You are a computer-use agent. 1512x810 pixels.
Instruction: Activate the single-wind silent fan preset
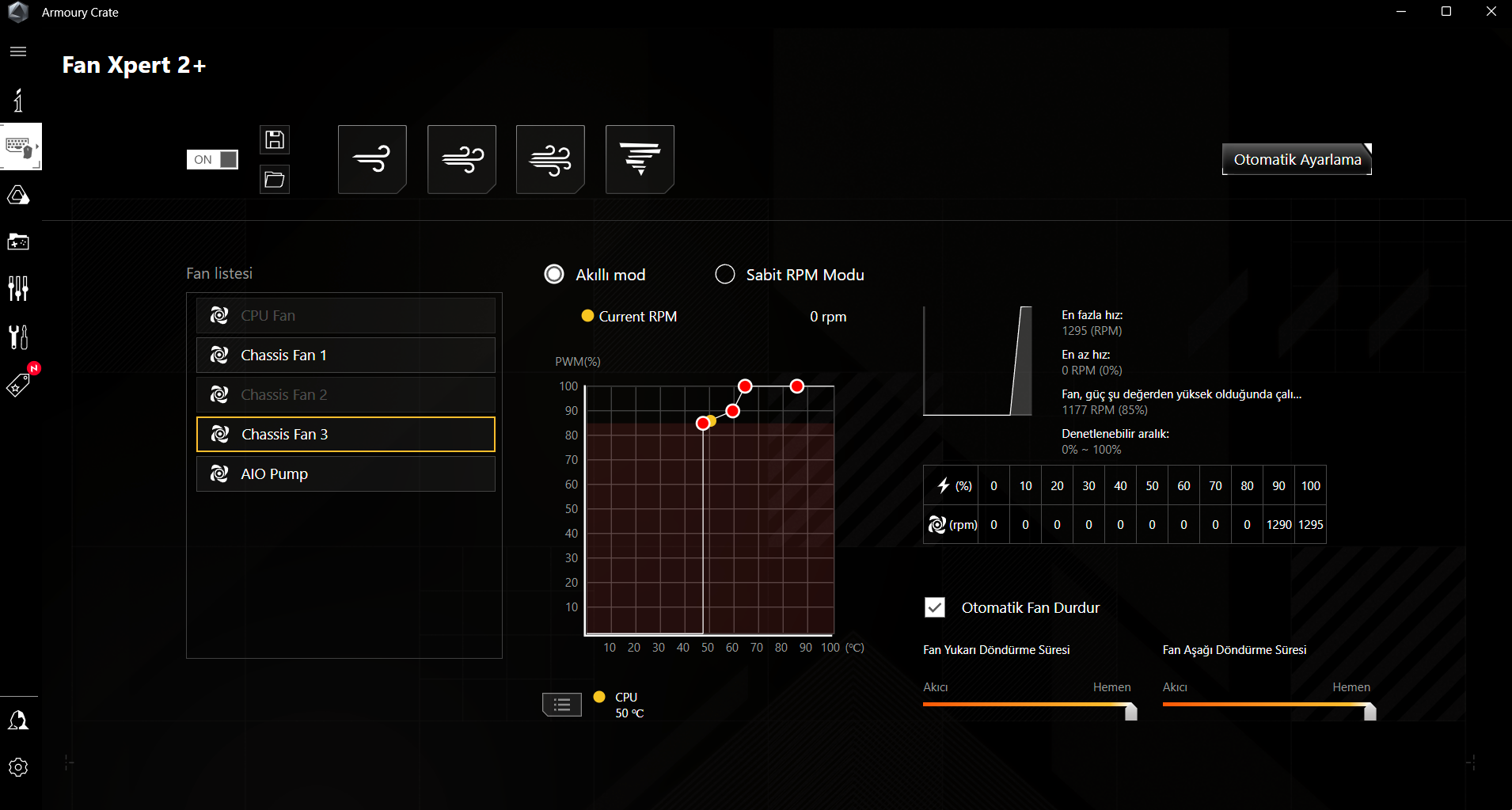[372, 159]
